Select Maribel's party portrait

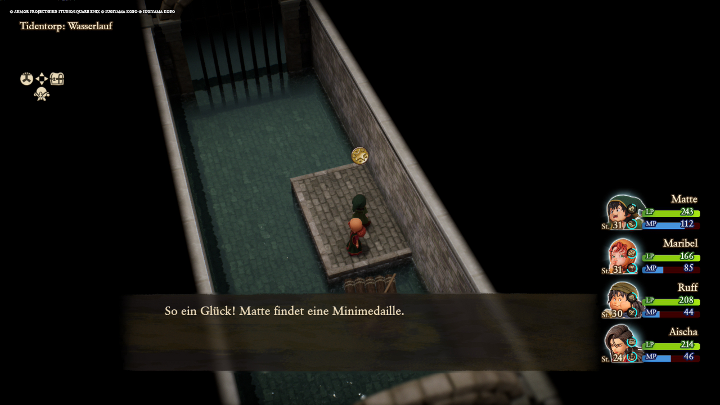pos(622,256)
